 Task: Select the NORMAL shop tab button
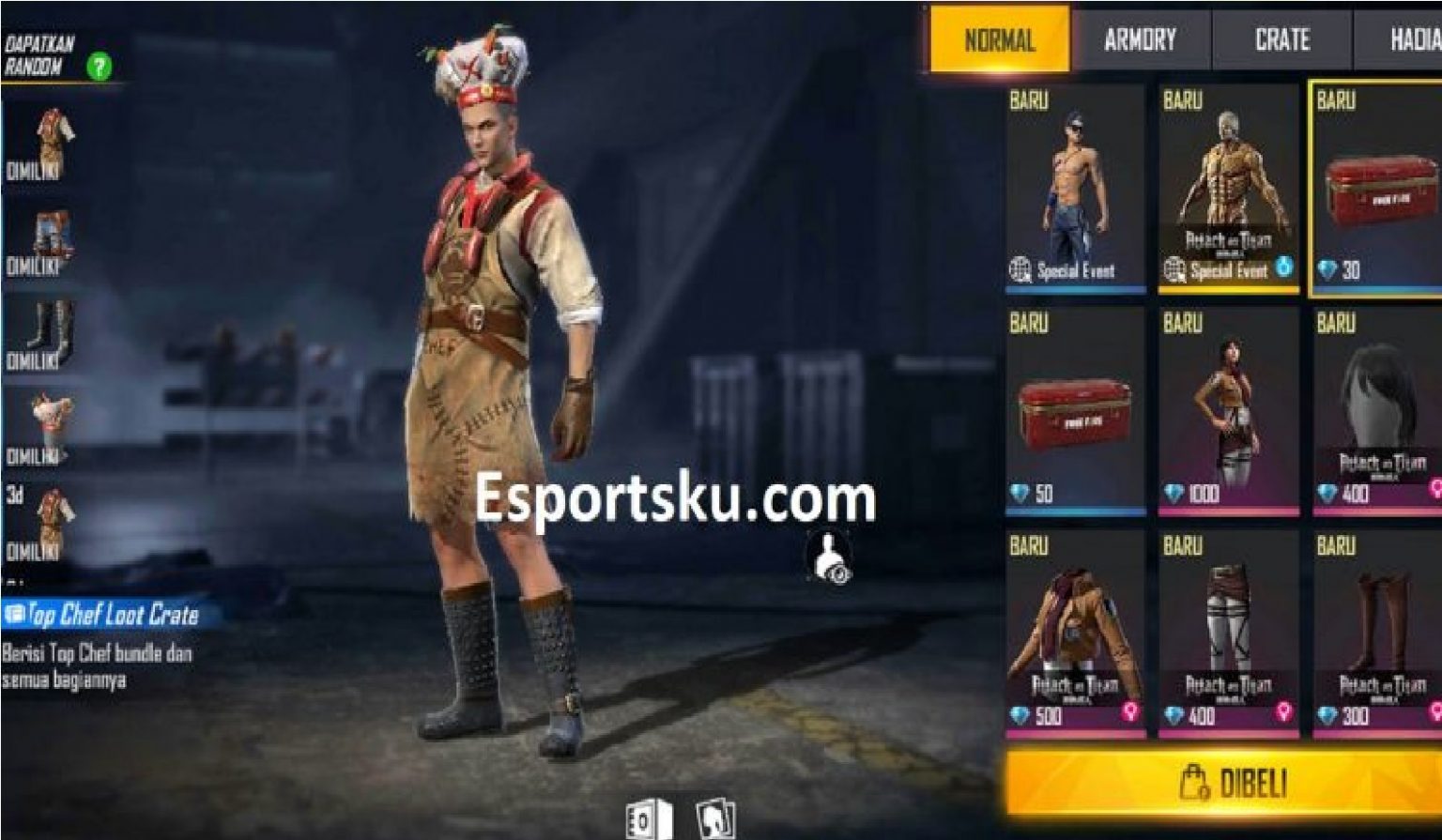coord(997,39)
